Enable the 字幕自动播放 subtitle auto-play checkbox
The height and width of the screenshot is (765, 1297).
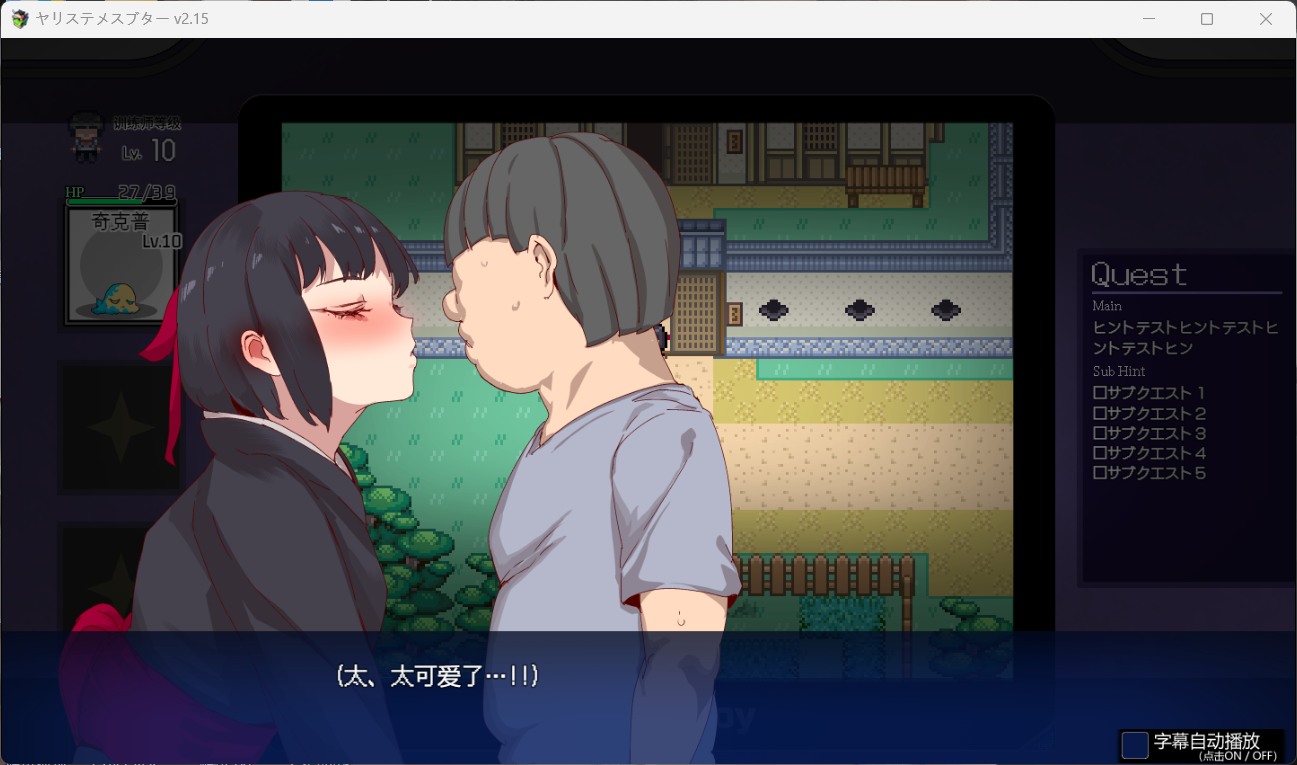(x=1135, y=744)
